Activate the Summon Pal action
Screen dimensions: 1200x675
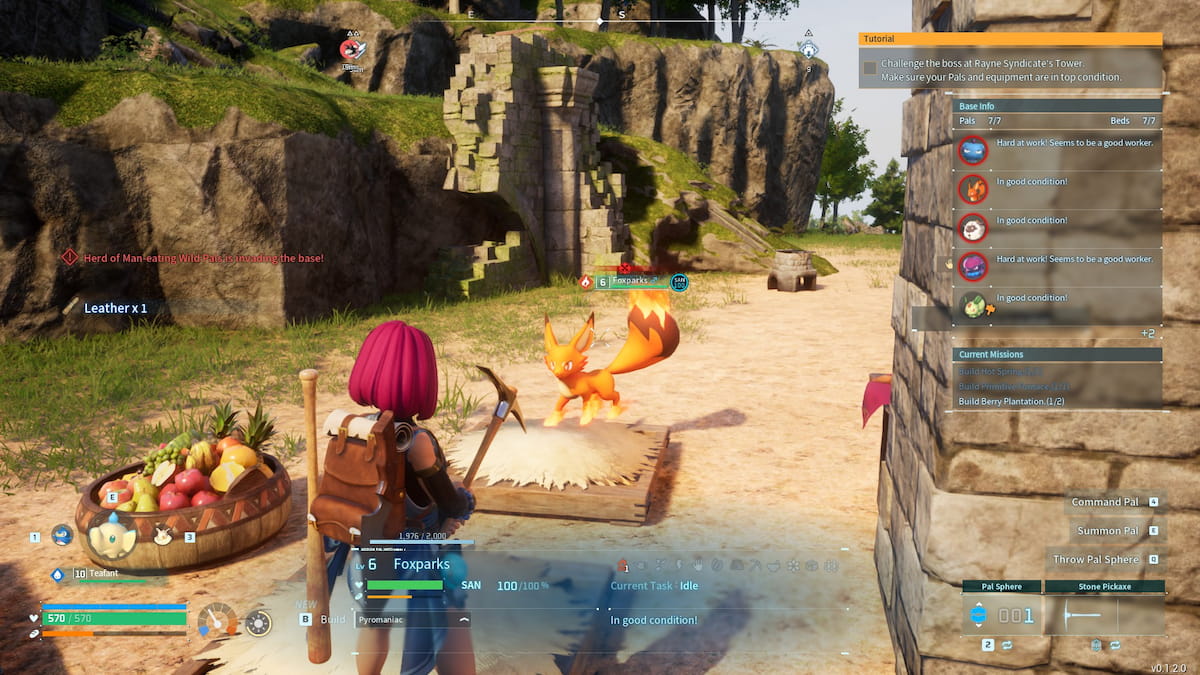point(1108,531)
